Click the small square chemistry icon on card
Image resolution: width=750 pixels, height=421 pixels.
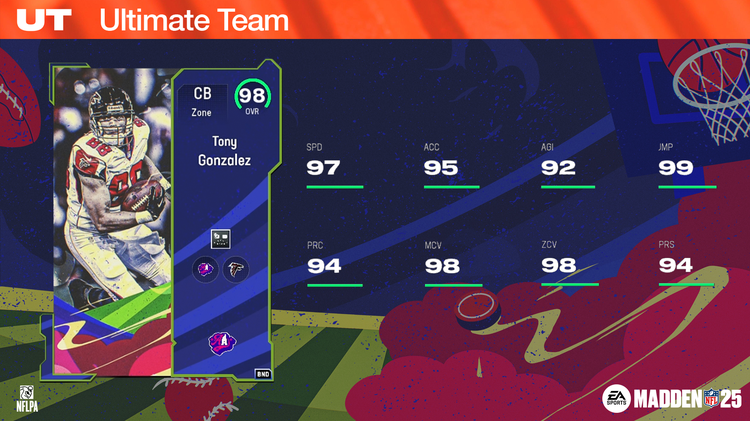(221, 238)
